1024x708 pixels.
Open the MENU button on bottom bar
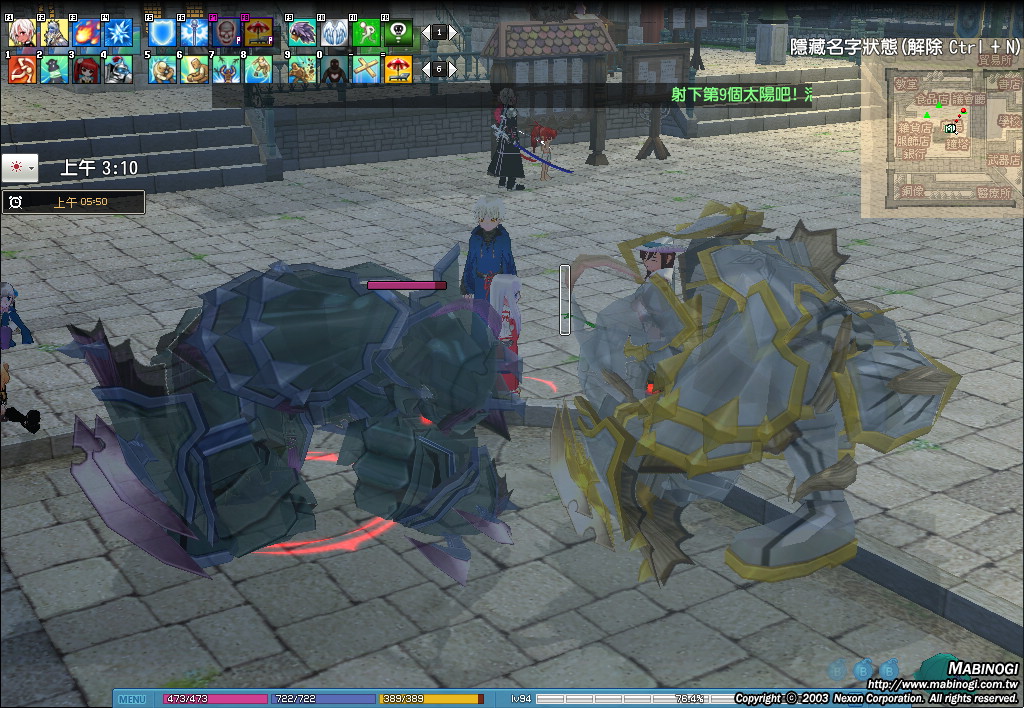tap(133, 699)
